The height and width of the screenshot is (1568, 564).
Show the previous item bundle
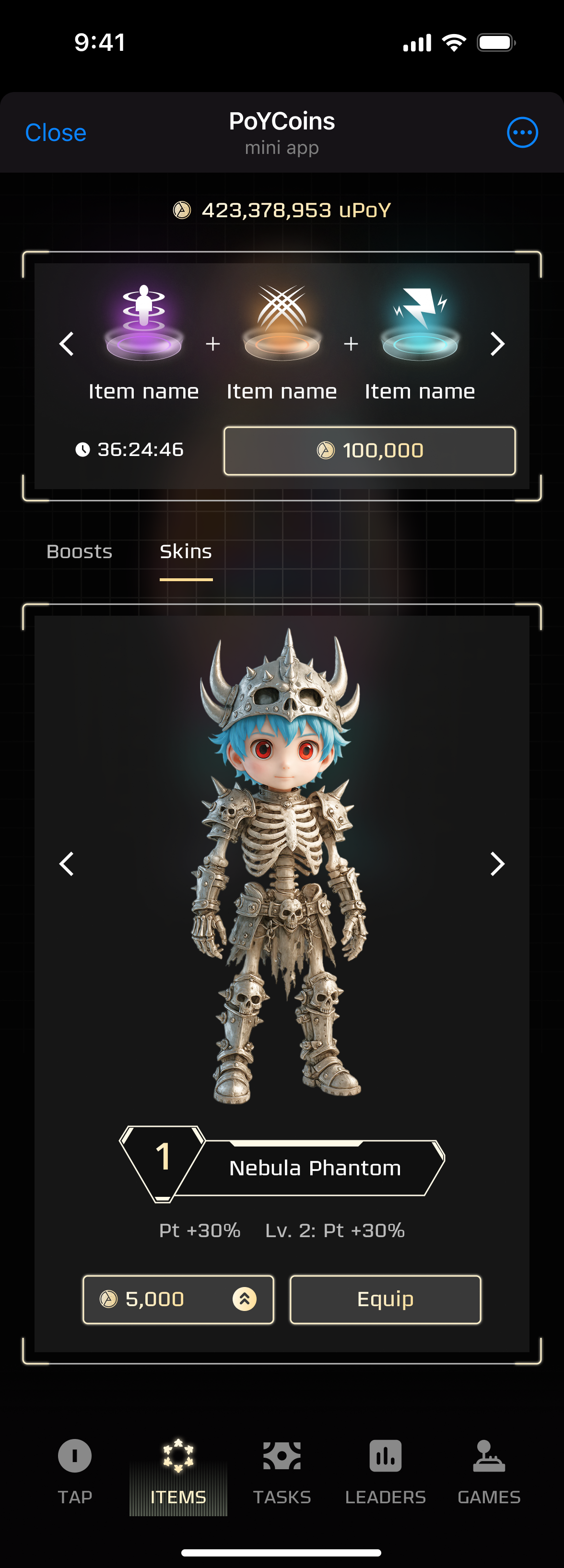coord(66,344)
